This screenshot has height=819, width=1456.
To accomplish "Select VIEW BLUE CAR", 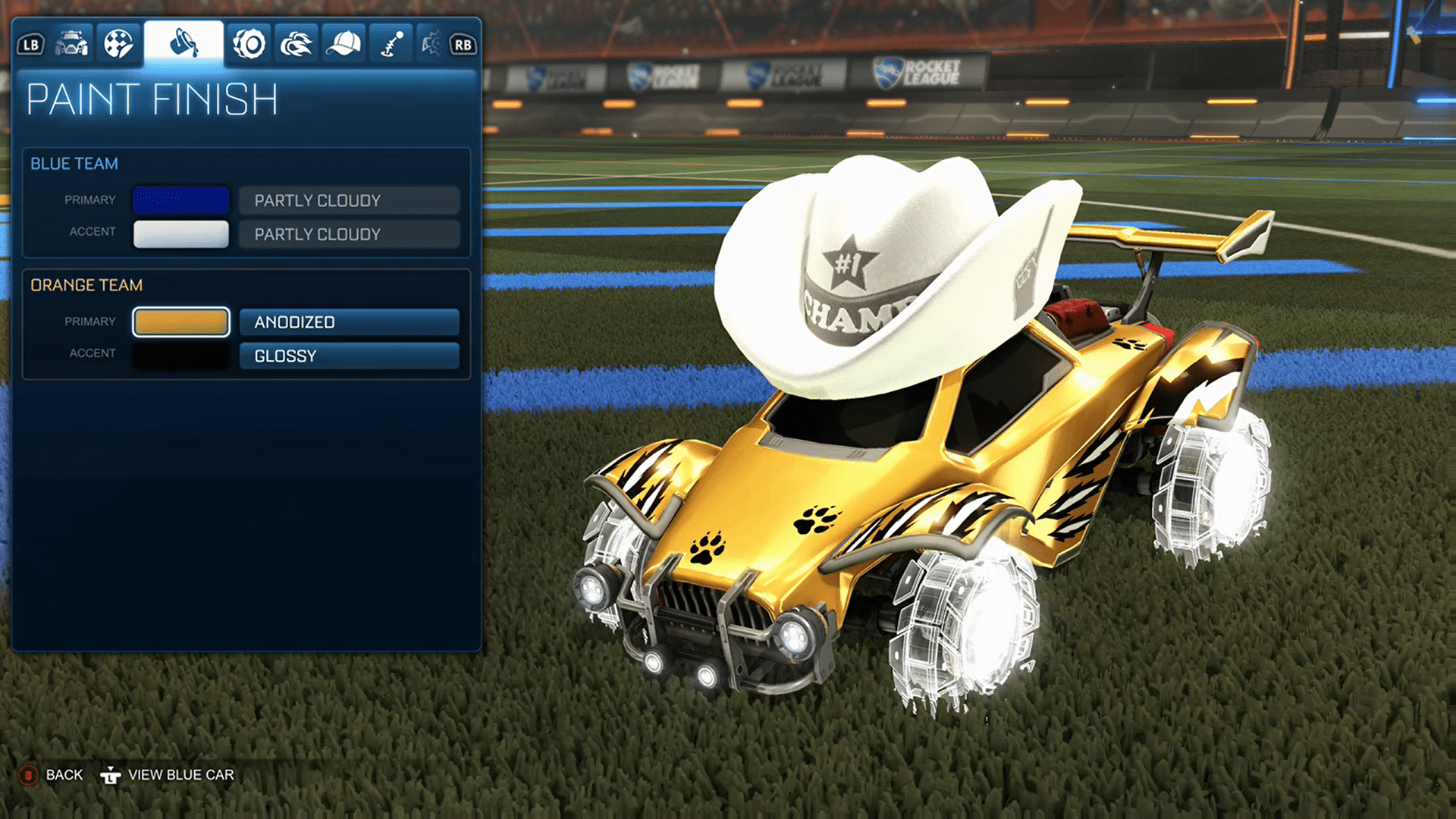I will pyautogui.click(x=182, y=774).
